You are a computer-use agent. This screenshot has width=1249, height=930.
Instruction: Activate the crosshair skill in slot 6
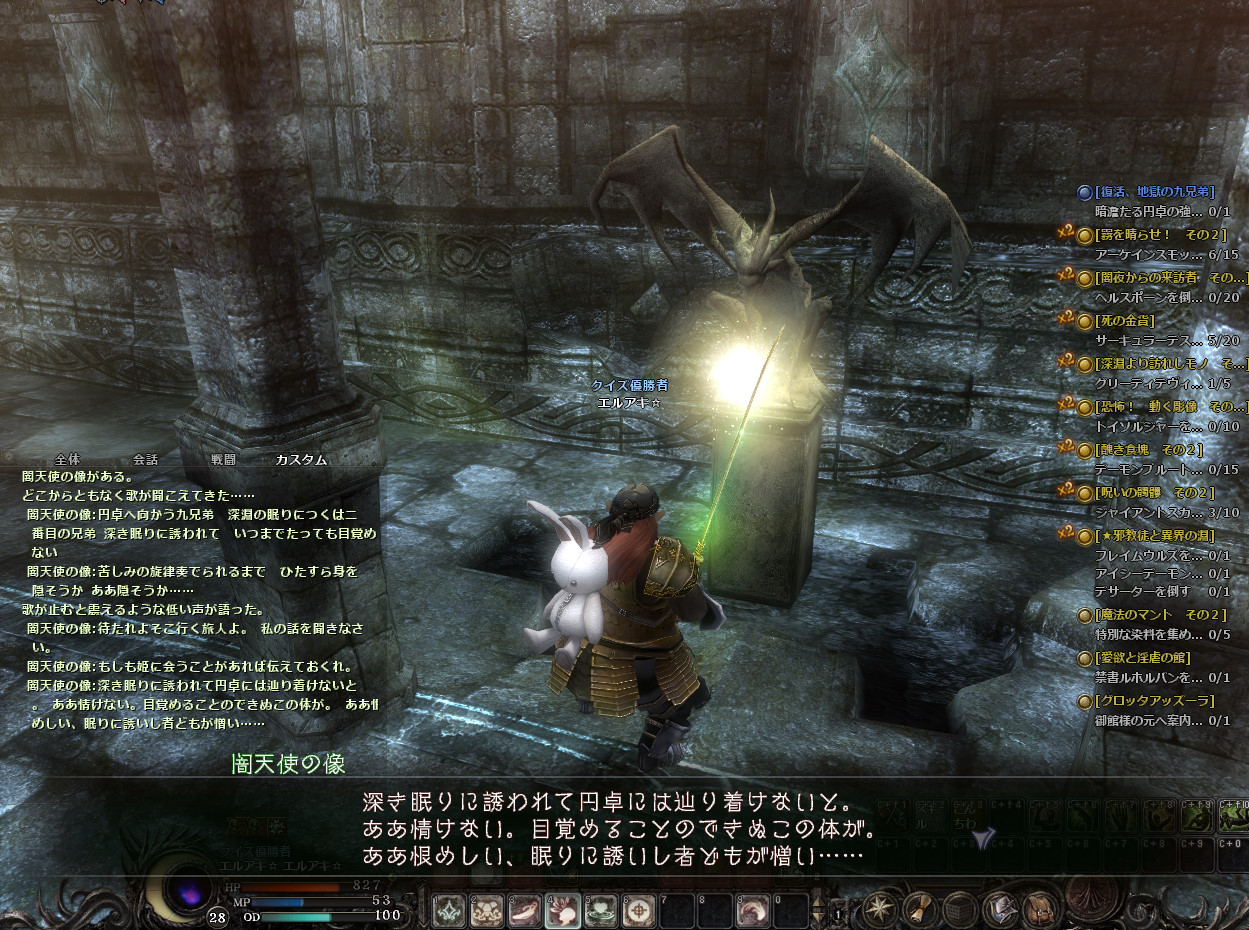point(639,909)
